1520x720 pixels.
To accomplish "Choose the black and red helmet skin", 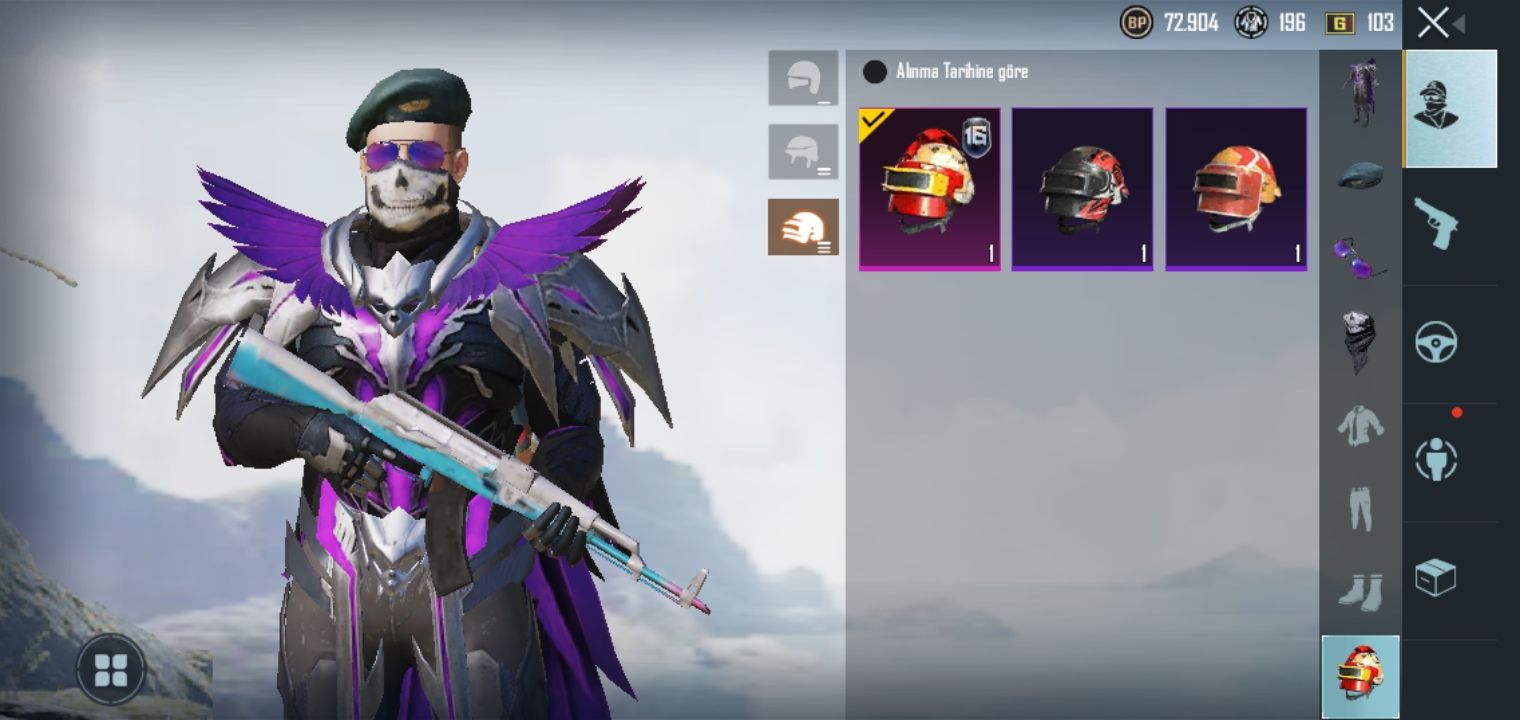I will (1082, 189).
